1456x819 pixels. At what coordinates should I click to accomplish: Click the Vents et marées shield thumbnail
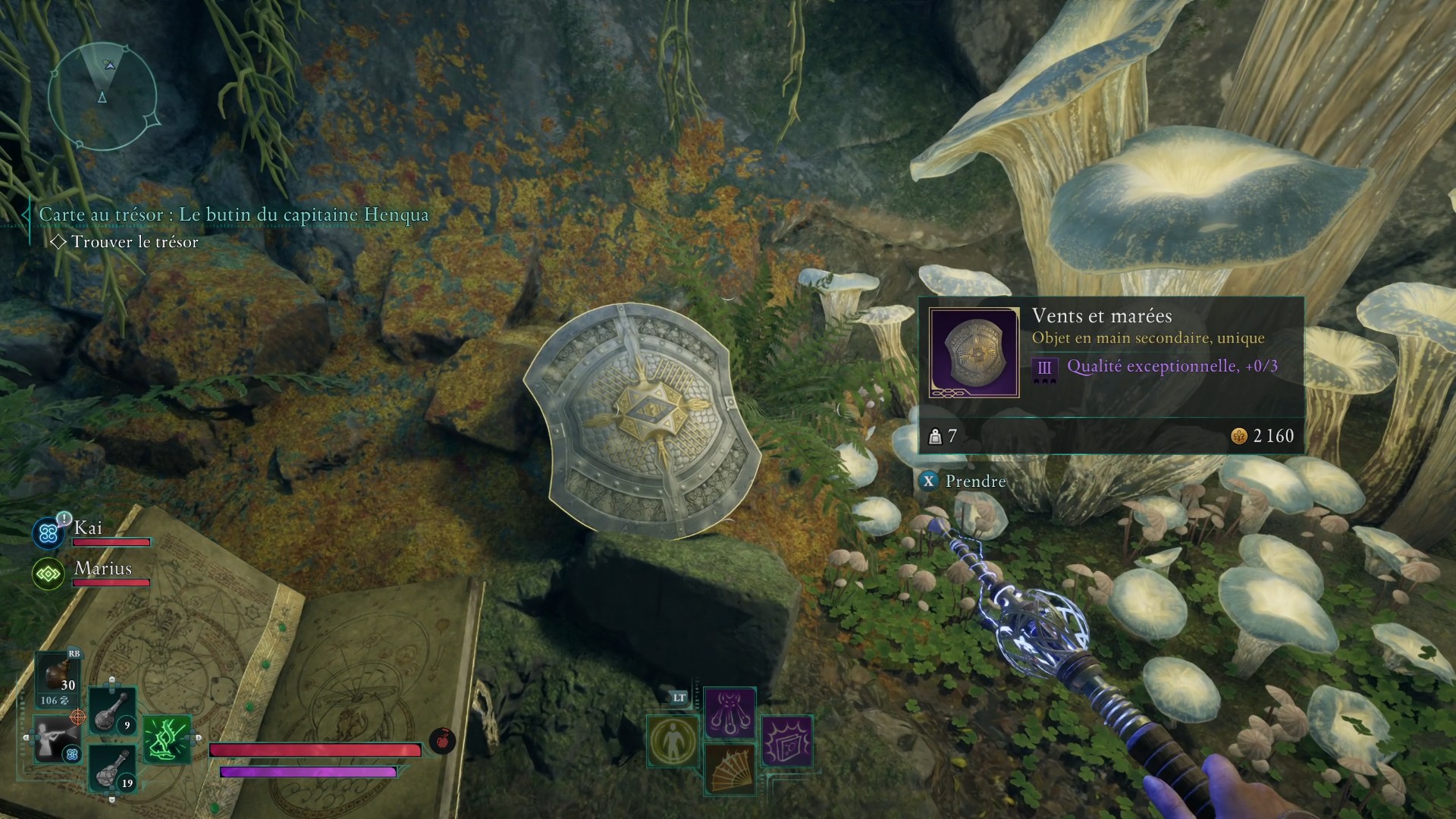pyautogui.click(x=974, y=353)
